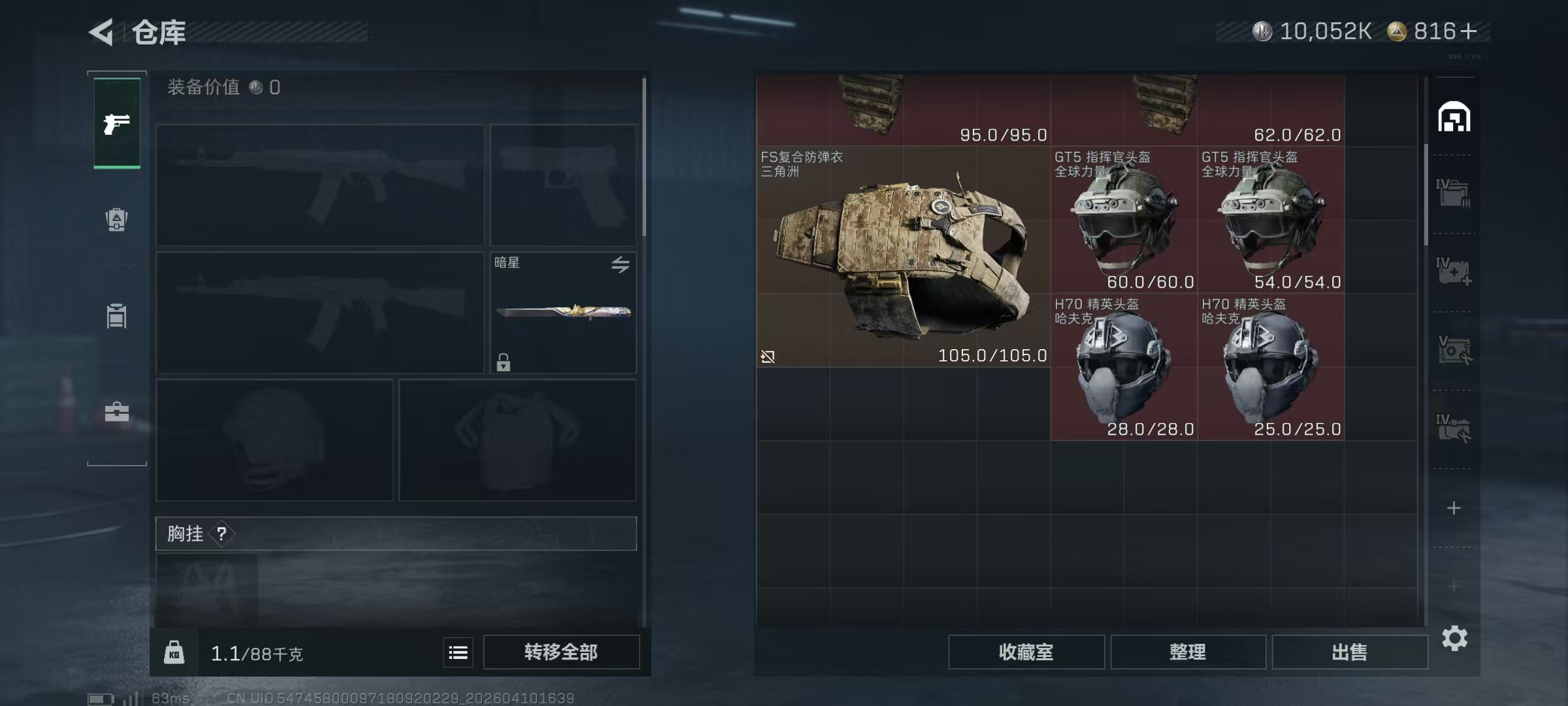1568x706 pixels.
Task: Go back from the 仓库 screen
Action: pos(103,32)
